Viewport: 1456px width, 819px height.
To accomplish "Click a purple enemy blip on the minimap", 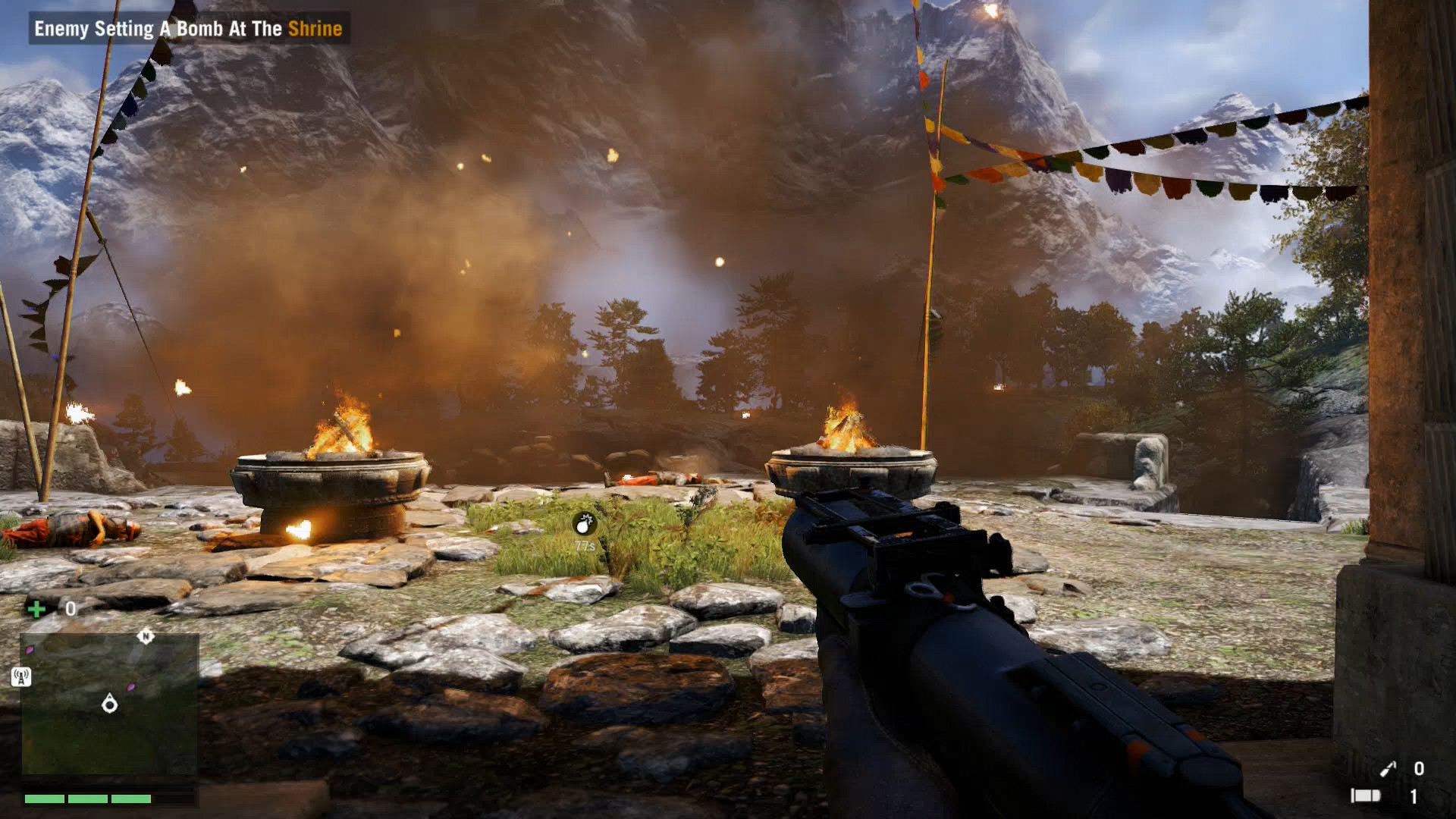I will pyautogui.click(x=130, y=687).
